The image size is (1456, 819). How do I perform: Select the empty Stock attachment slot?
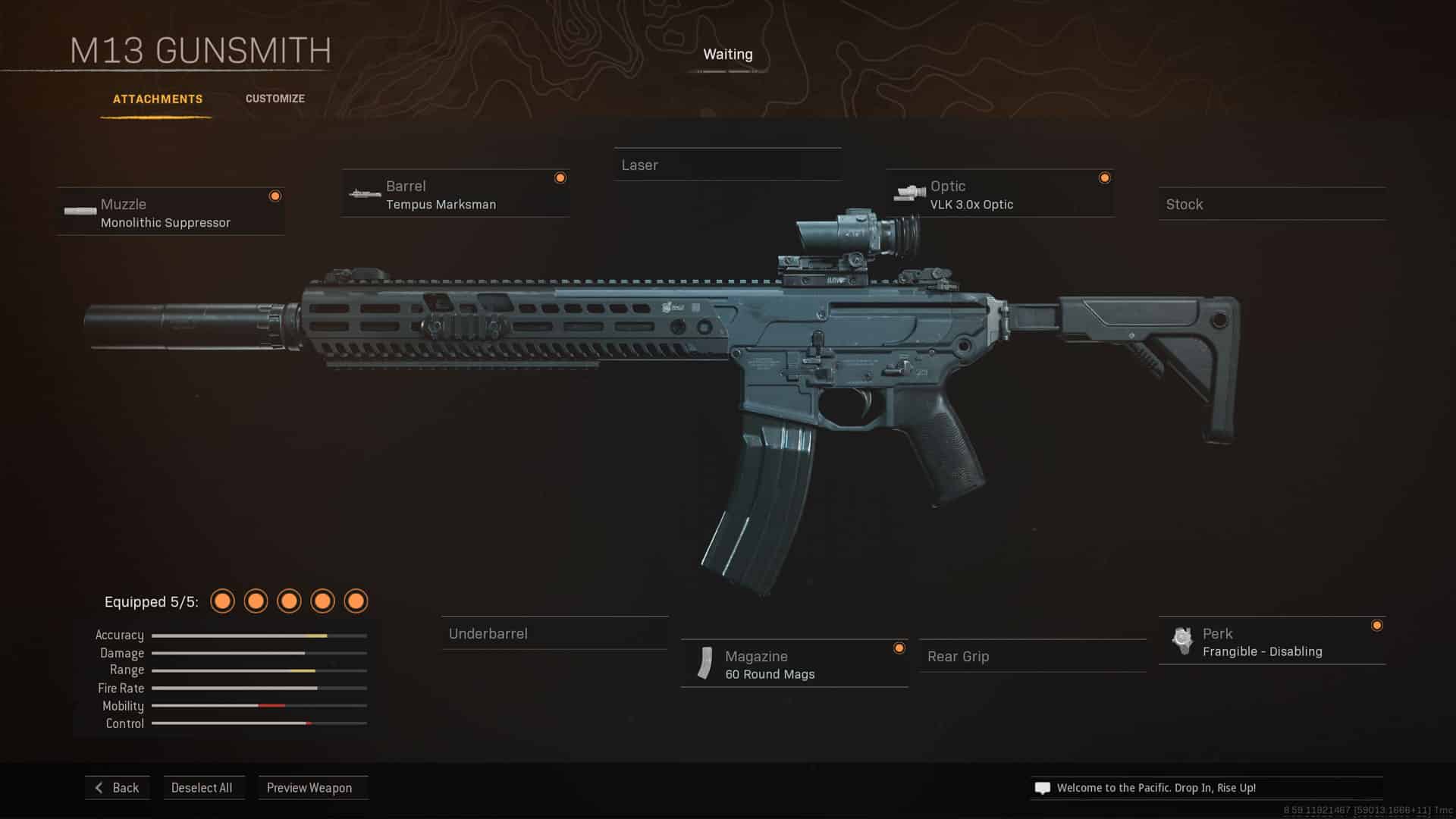coord(1271,205)
